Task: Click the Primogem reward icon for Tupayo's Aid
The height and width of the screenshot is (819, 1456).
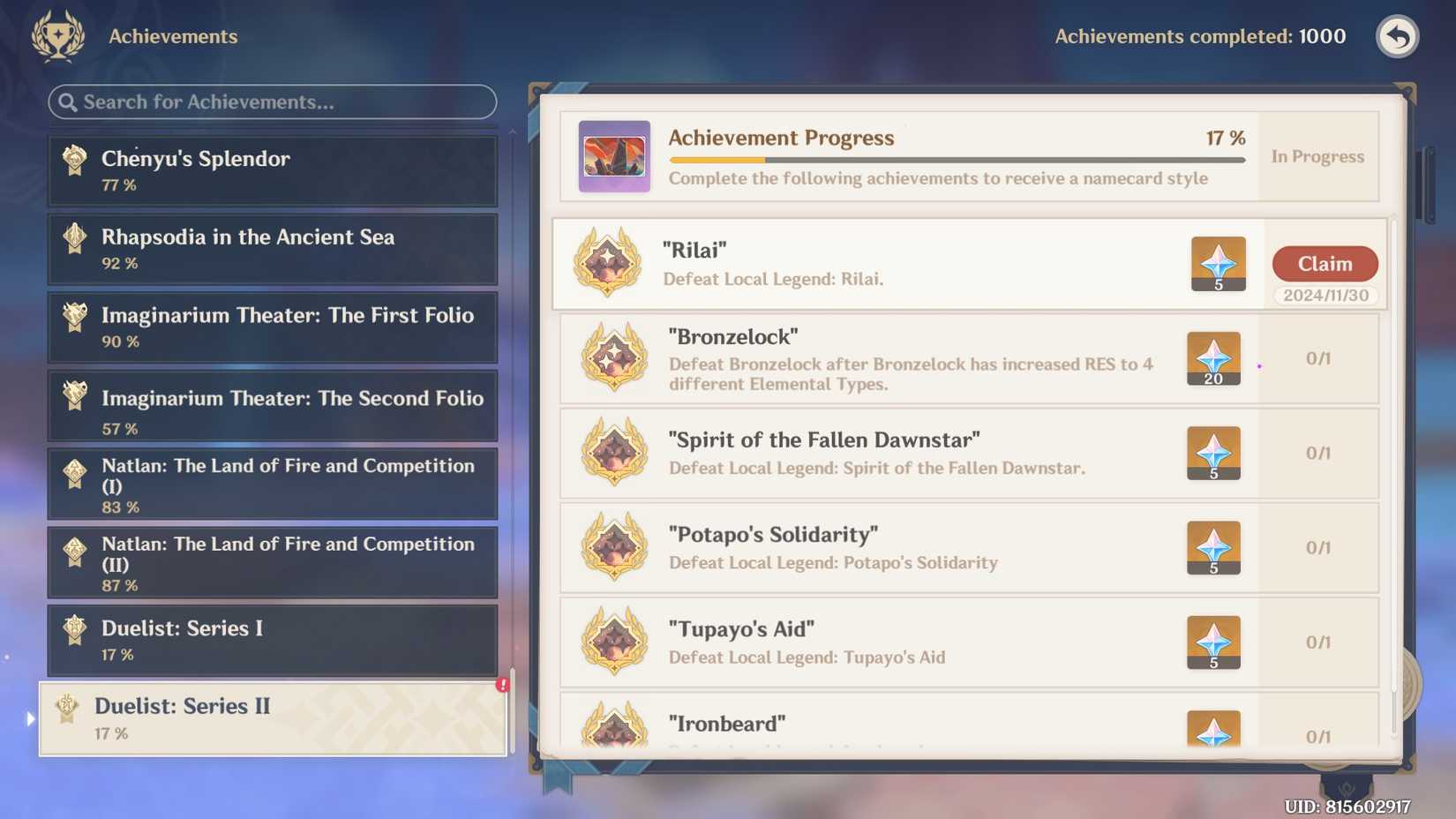Action: pos(1213,642)
